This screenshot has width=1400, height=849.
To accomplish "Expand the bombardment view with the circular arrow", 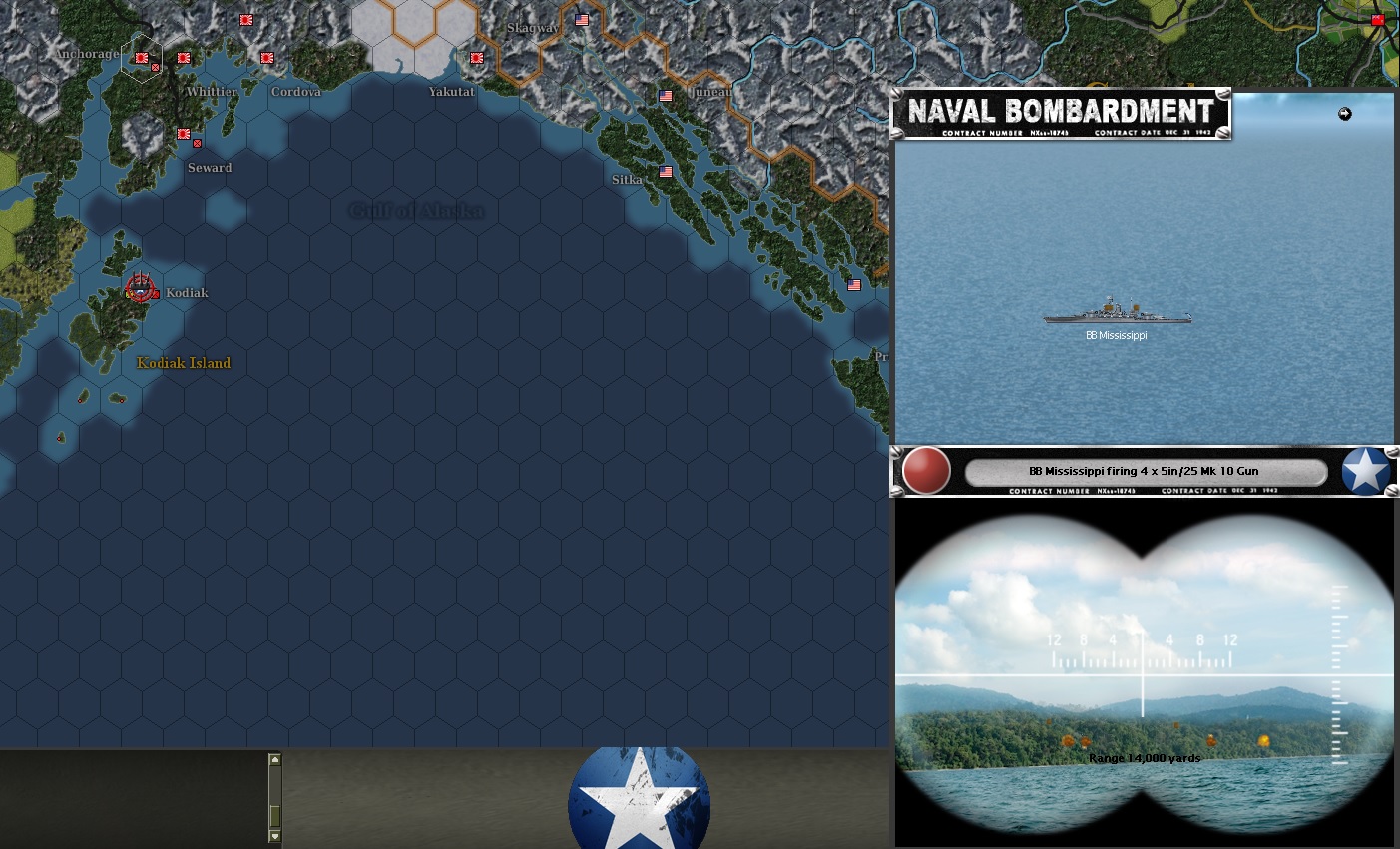I will pyautogui.click(x=1345, y=114).
